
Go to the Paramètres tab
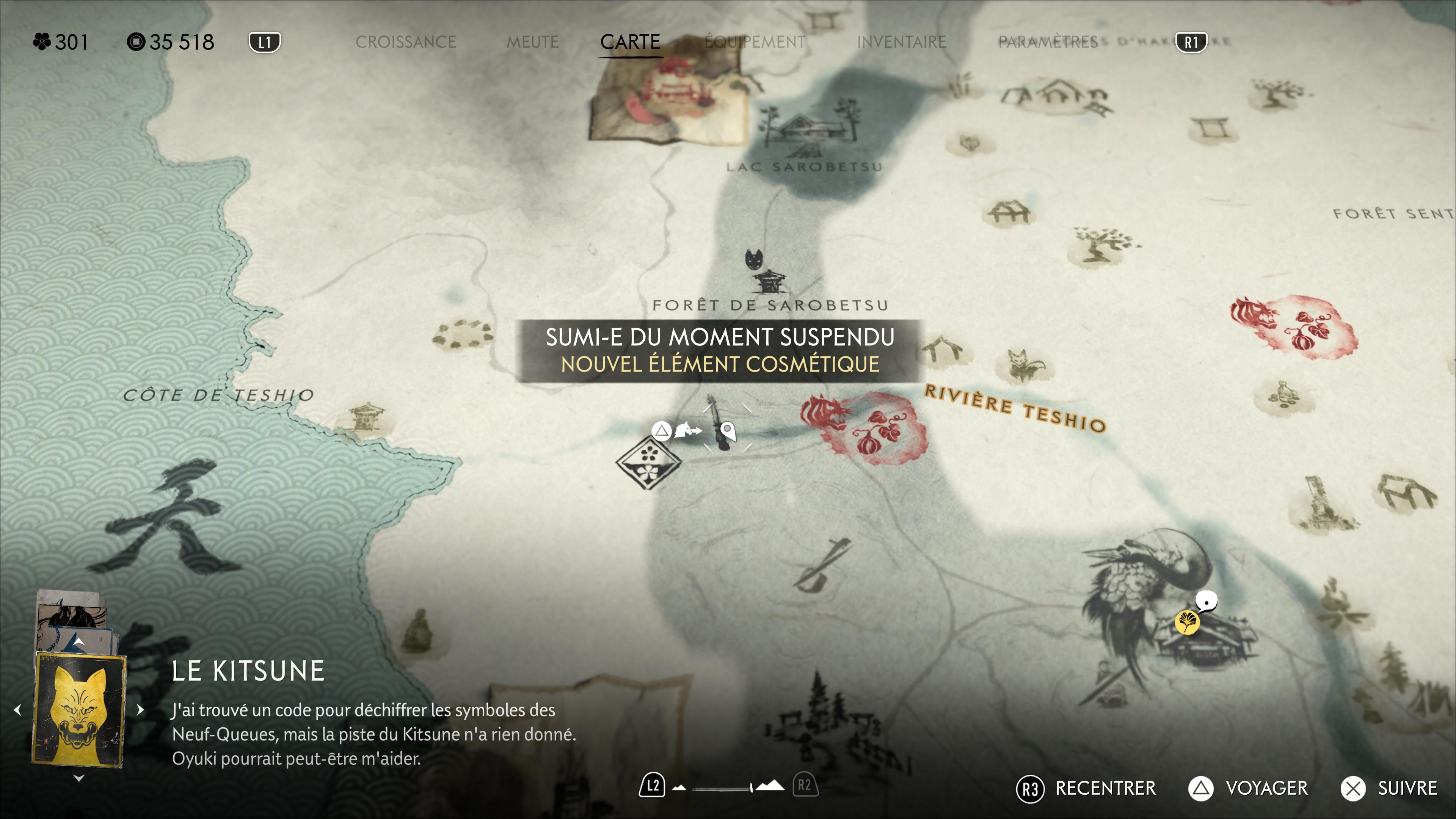(1047, 42)
